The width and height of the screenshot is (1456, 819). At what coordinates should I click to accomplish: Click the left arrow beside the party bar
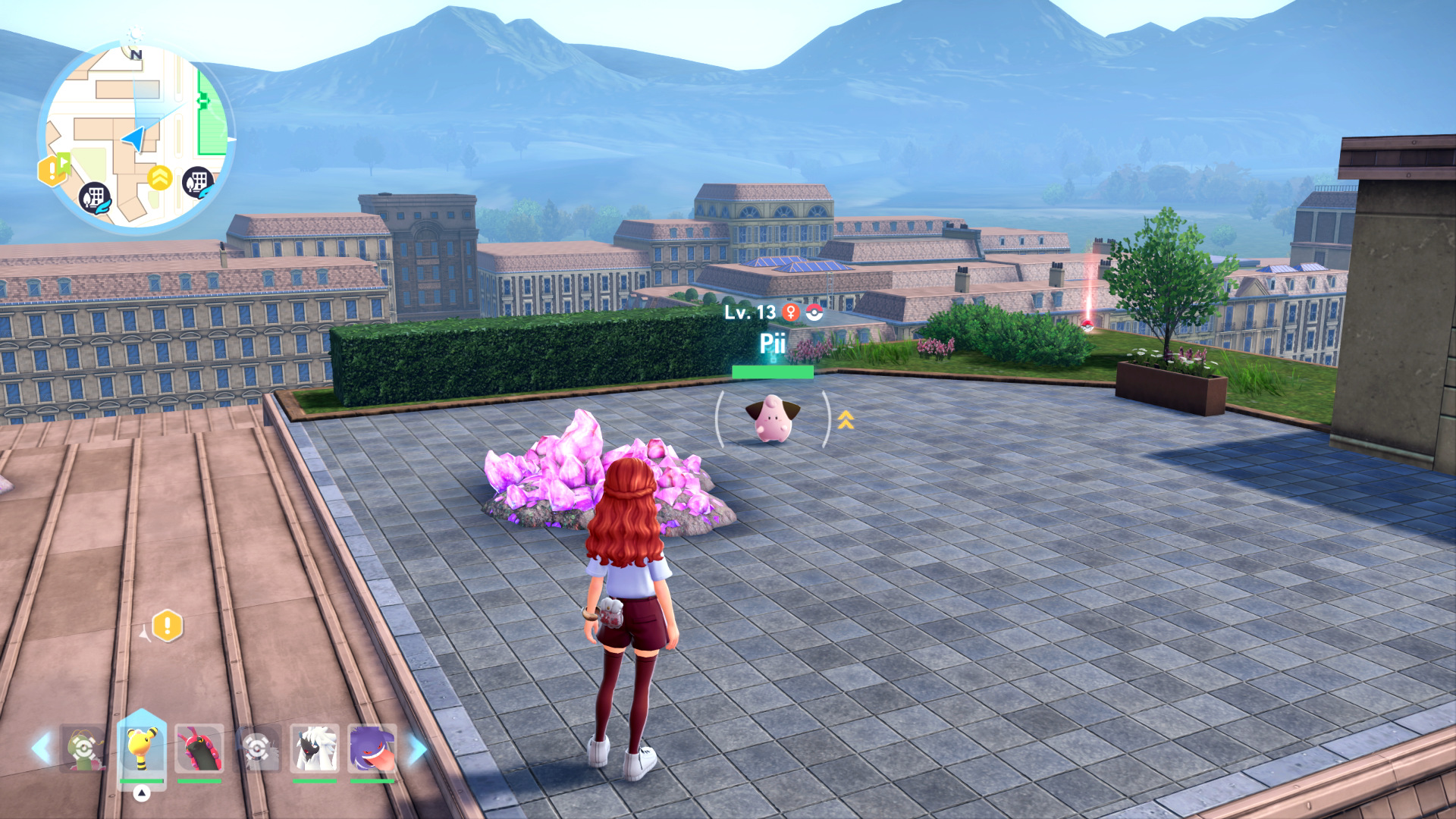pyautogui.click(x=41, y=748)
